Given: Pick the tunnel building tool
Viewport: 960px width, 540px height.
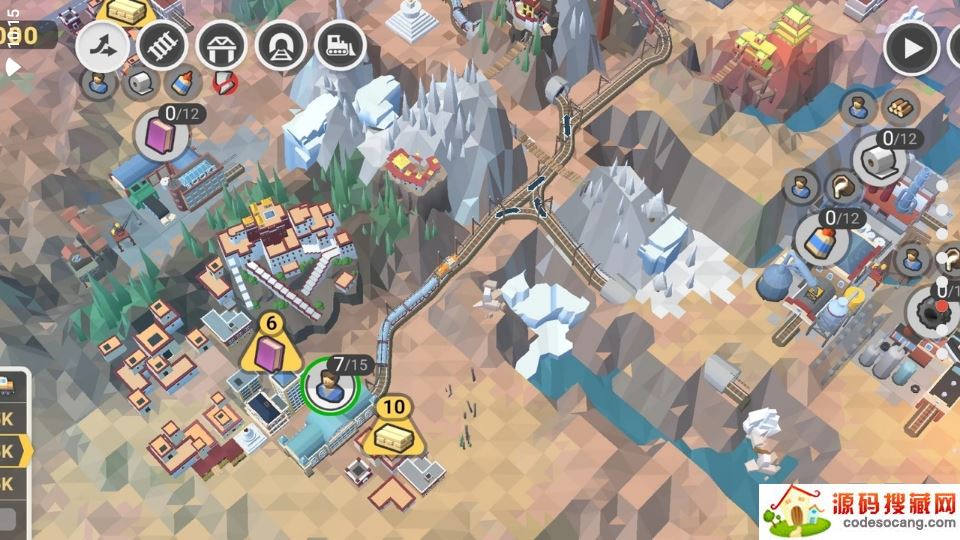Looking at the screenshot, I should click(x=280, y=45).
